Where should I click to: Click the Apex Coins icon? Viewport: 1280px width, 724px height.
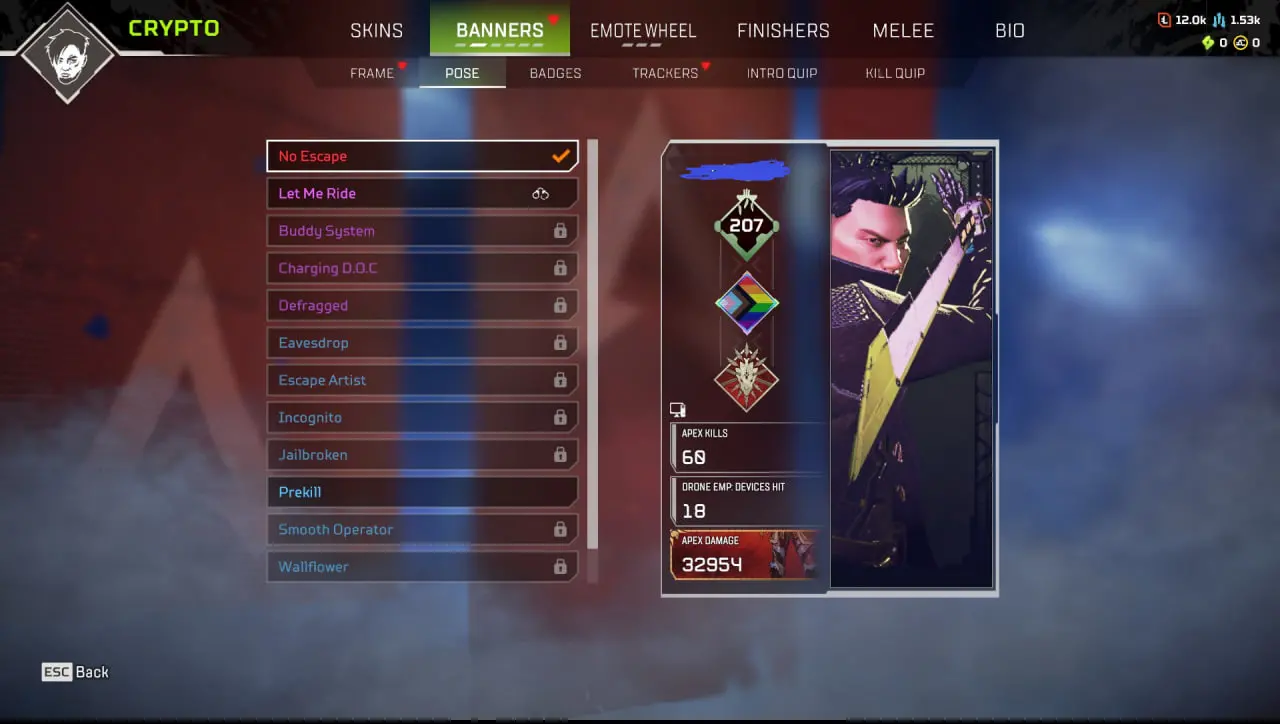point(1240,43)
